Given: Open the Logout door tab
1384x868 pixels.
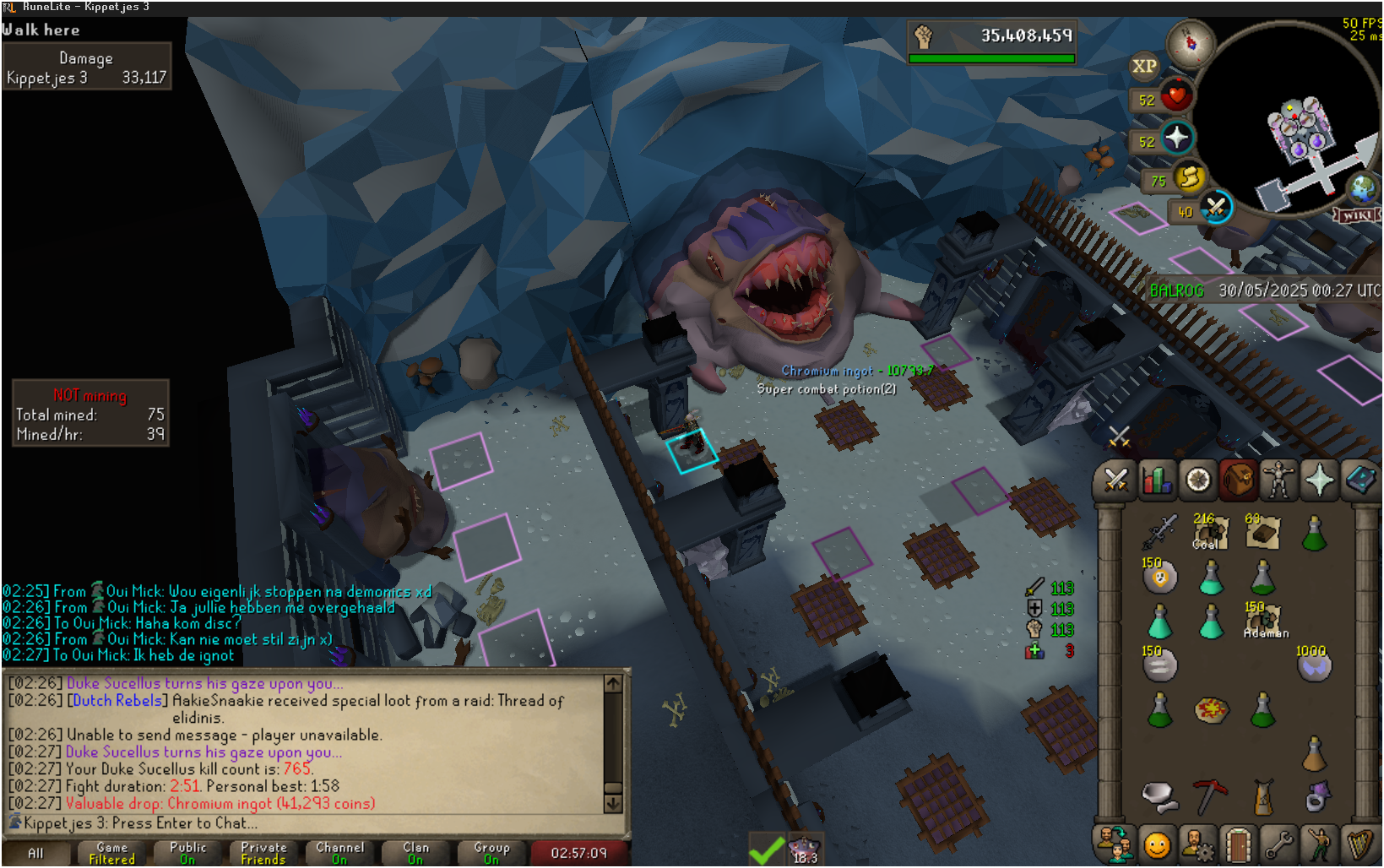Looking at the screenshot, I should pyautogui.click(x=1238, y=844).
